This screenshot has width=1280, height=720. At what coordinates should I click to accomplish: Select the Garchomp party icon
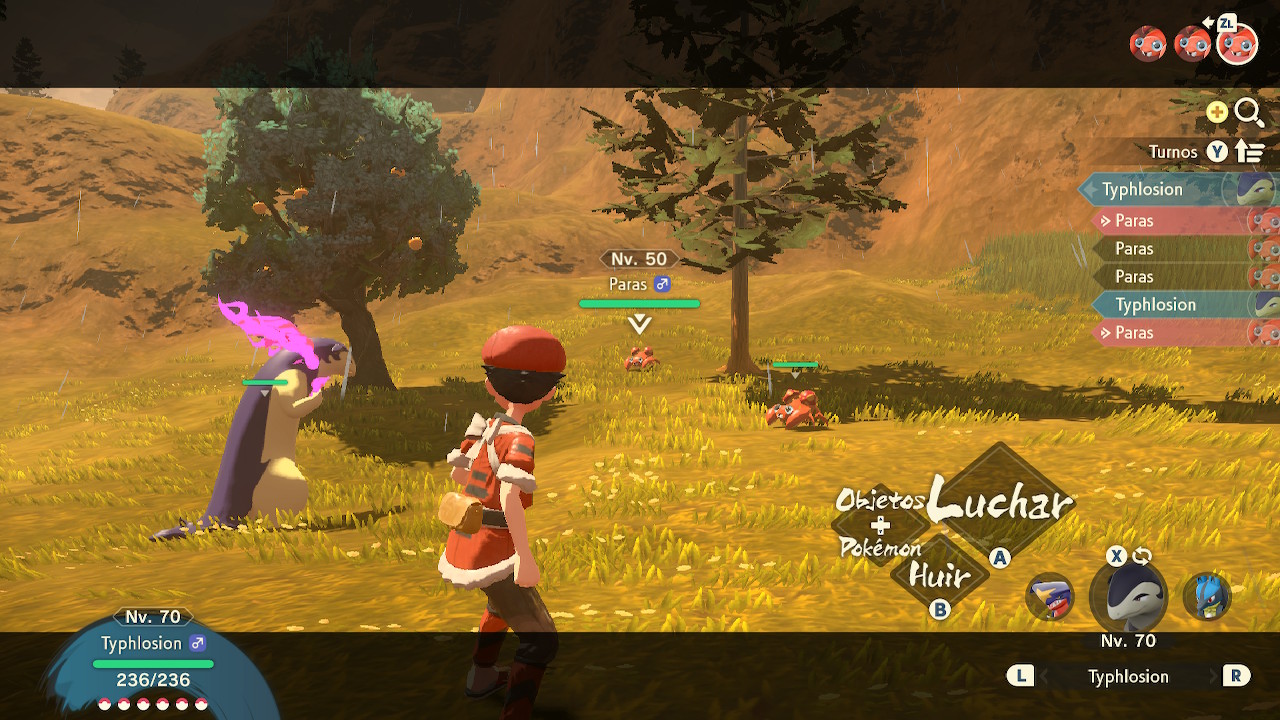1049,597
